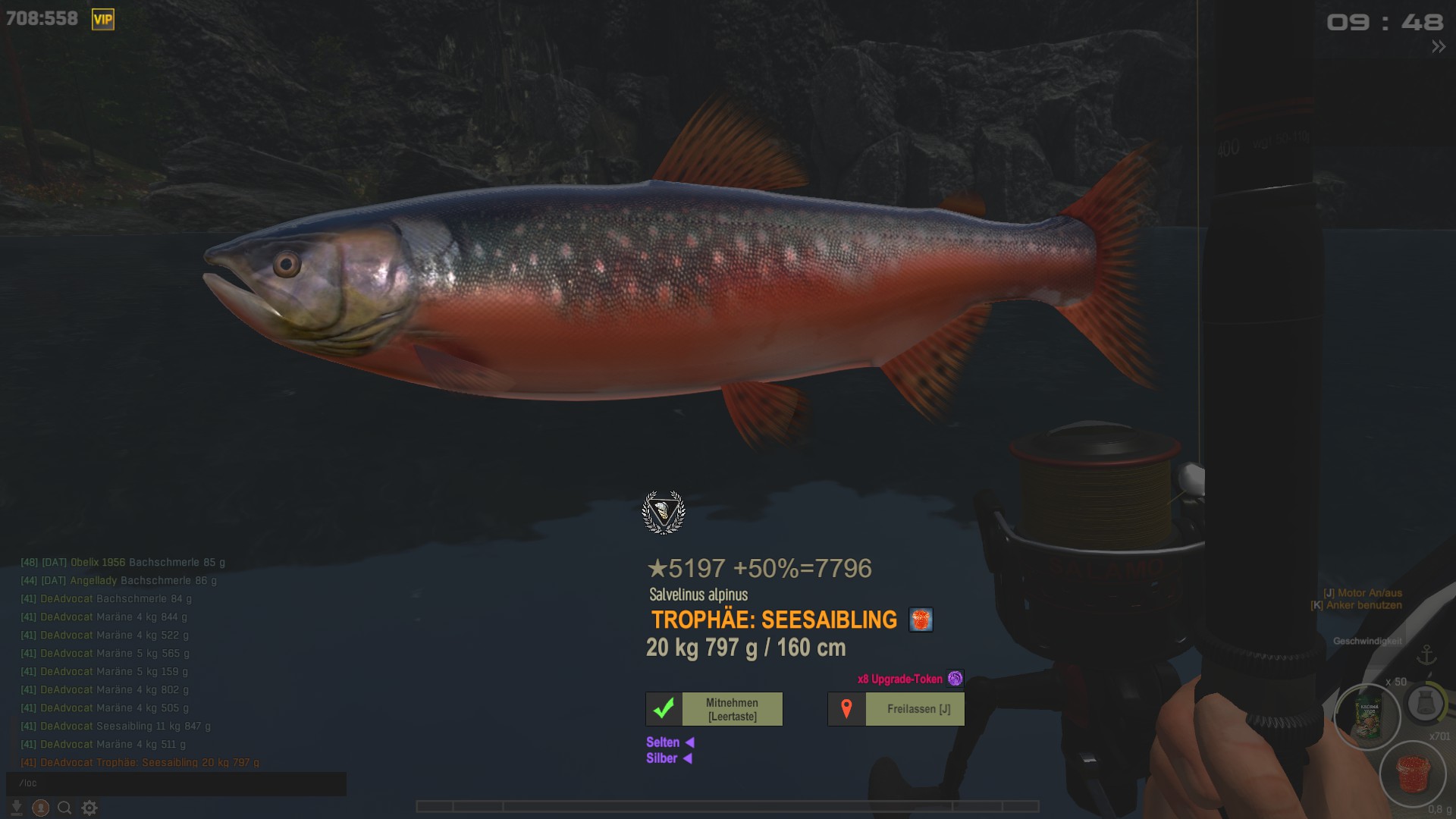
Task: Select DeAdvocat's trophy Seesaibling chat entry
Action: click(x=140, y=762)
